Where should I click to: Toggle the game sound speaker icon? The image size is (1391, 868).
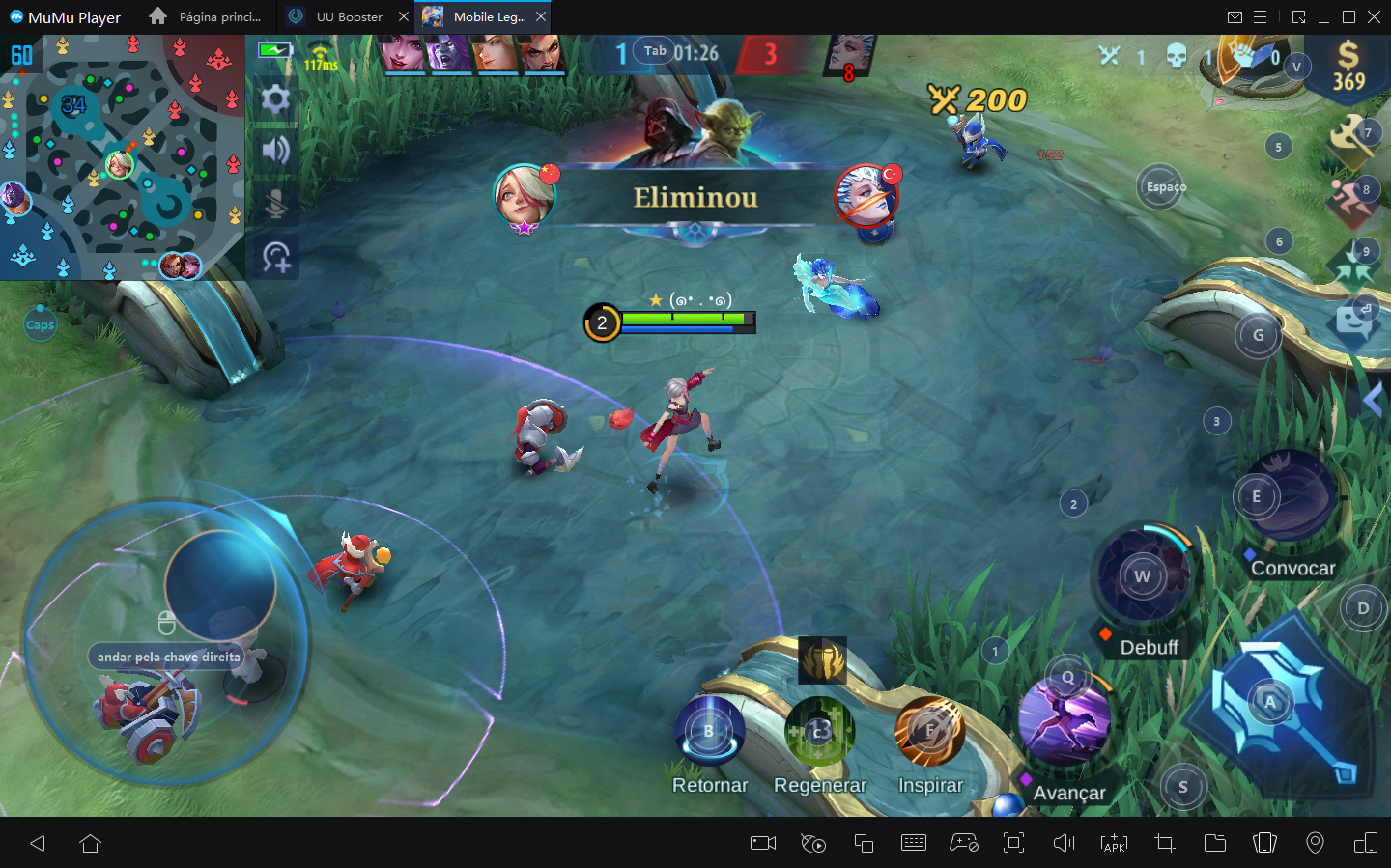274,151
